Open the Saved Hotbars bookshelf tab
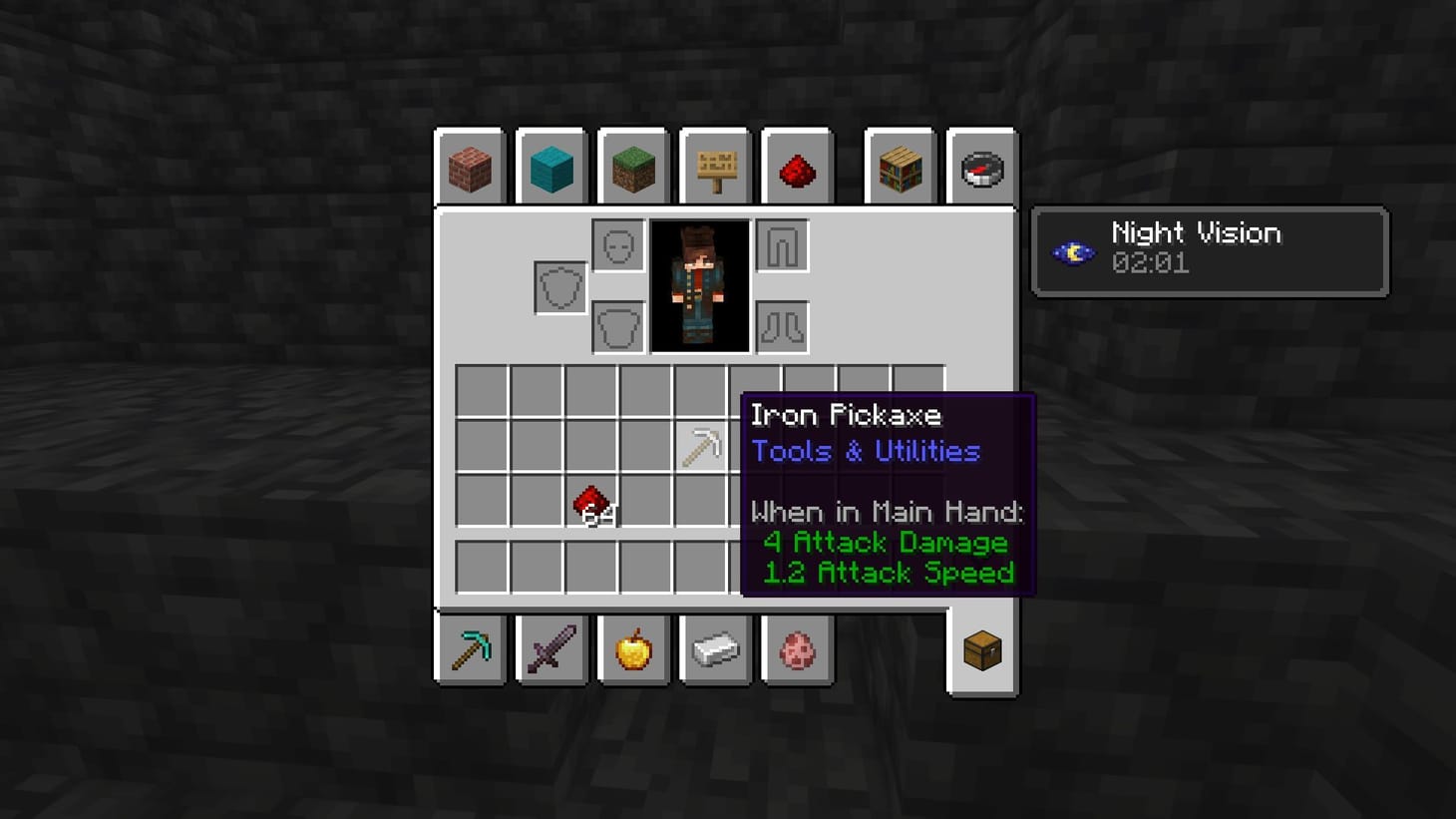Image resolution: width=1456 pixels, height=819 pixels. (900, 168)
